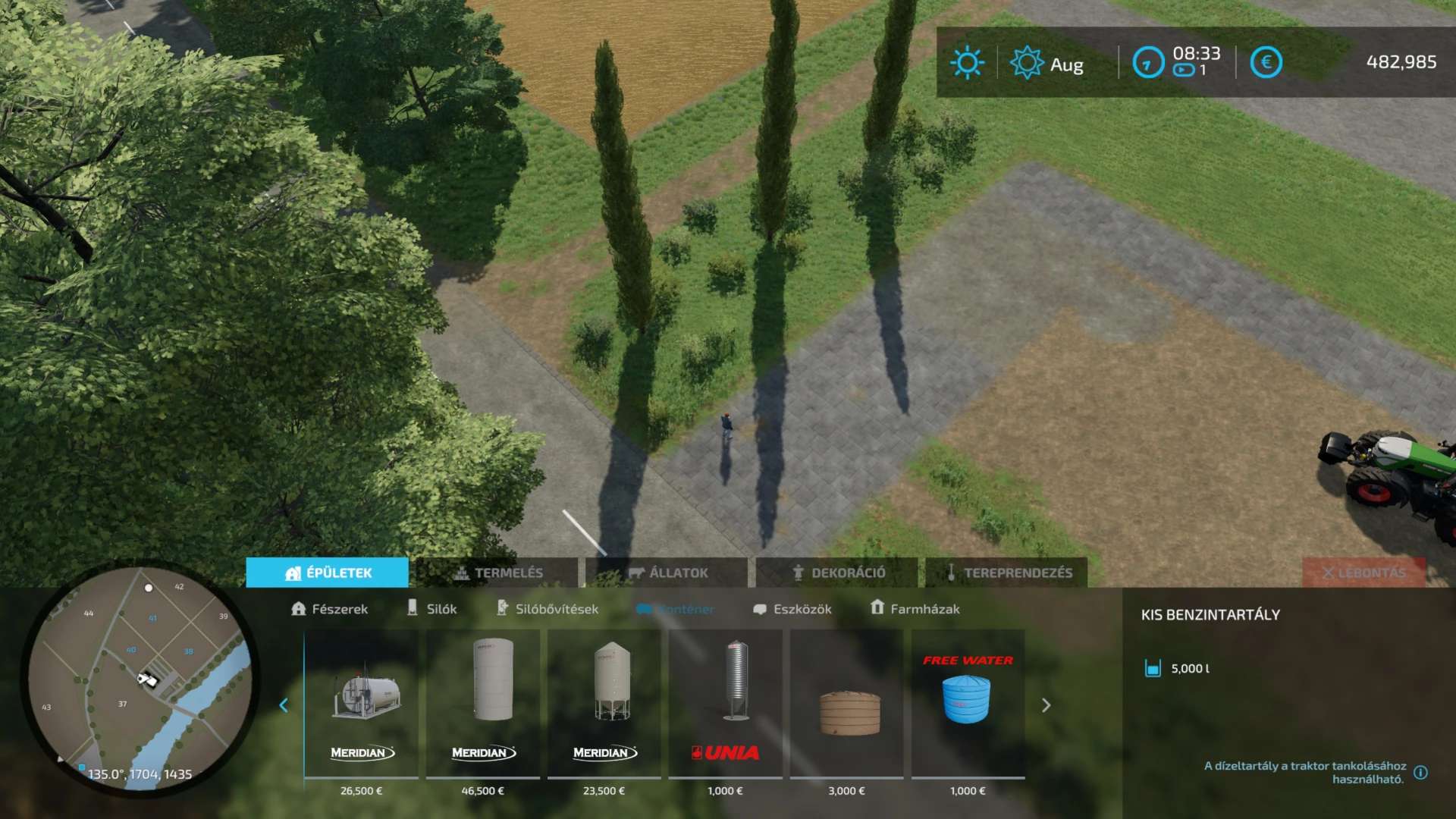Select the blue Free Water tank
The height and width of the screenshot is (819, 1456).
968,704
